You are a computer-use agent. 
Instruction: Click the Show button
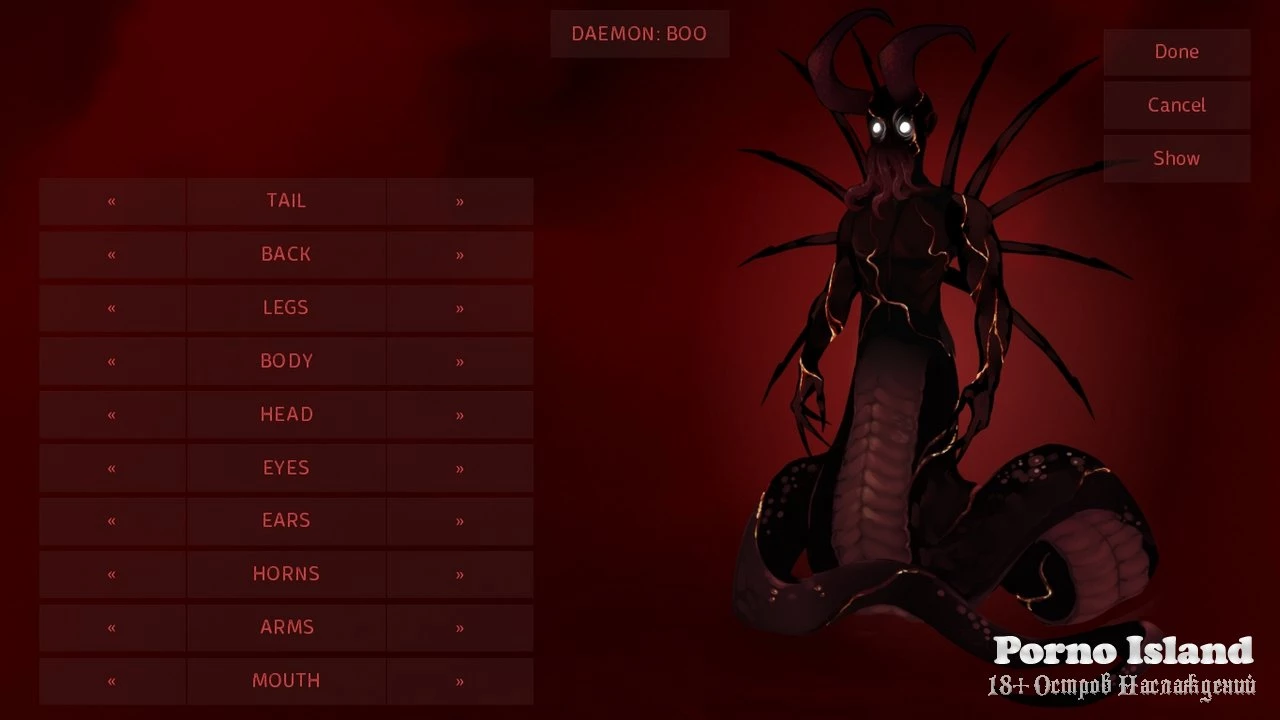(1176, 158)
